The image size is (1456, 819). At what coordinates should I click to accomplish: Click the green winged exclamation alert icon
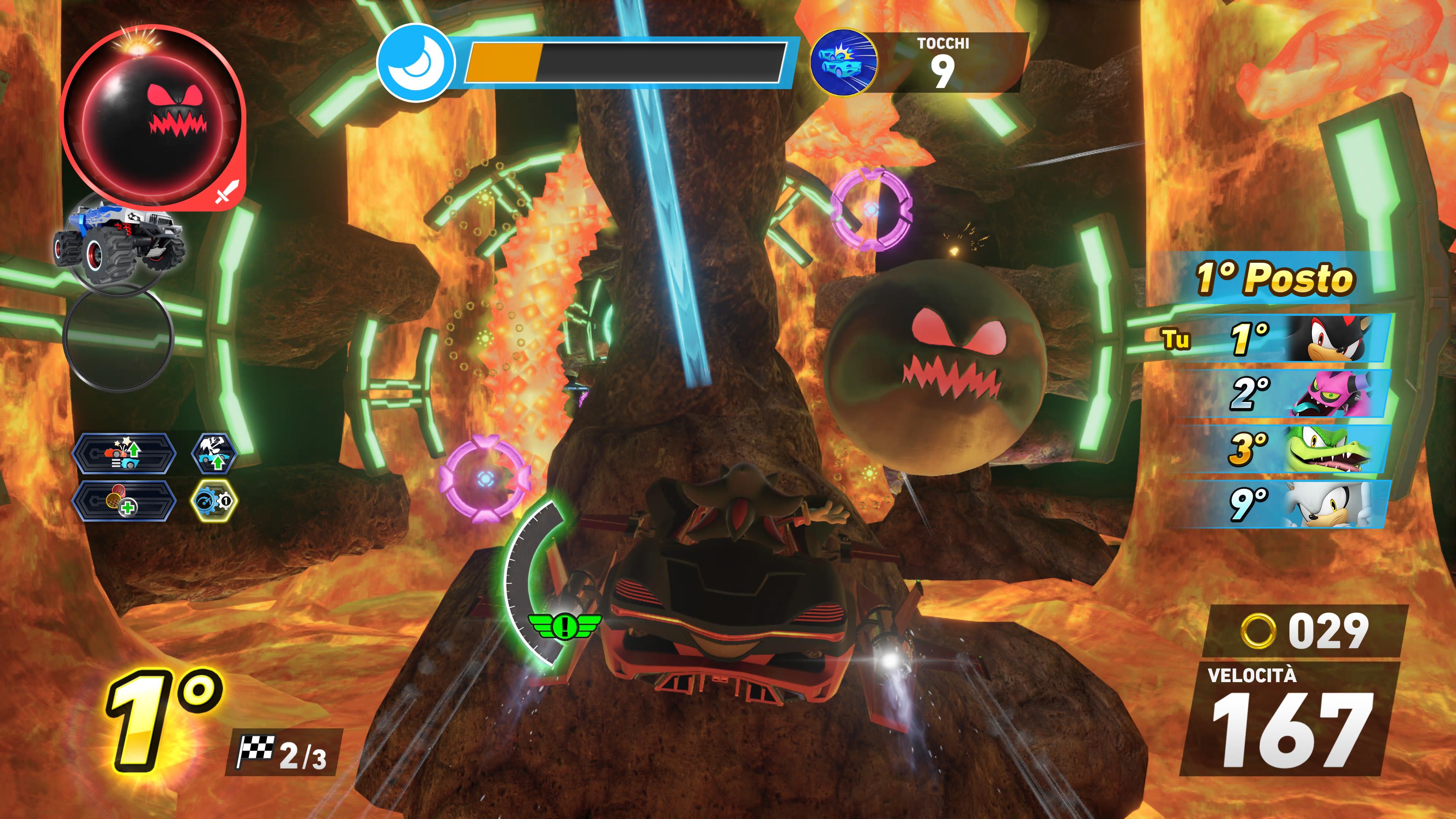click(x=563, y=626)
